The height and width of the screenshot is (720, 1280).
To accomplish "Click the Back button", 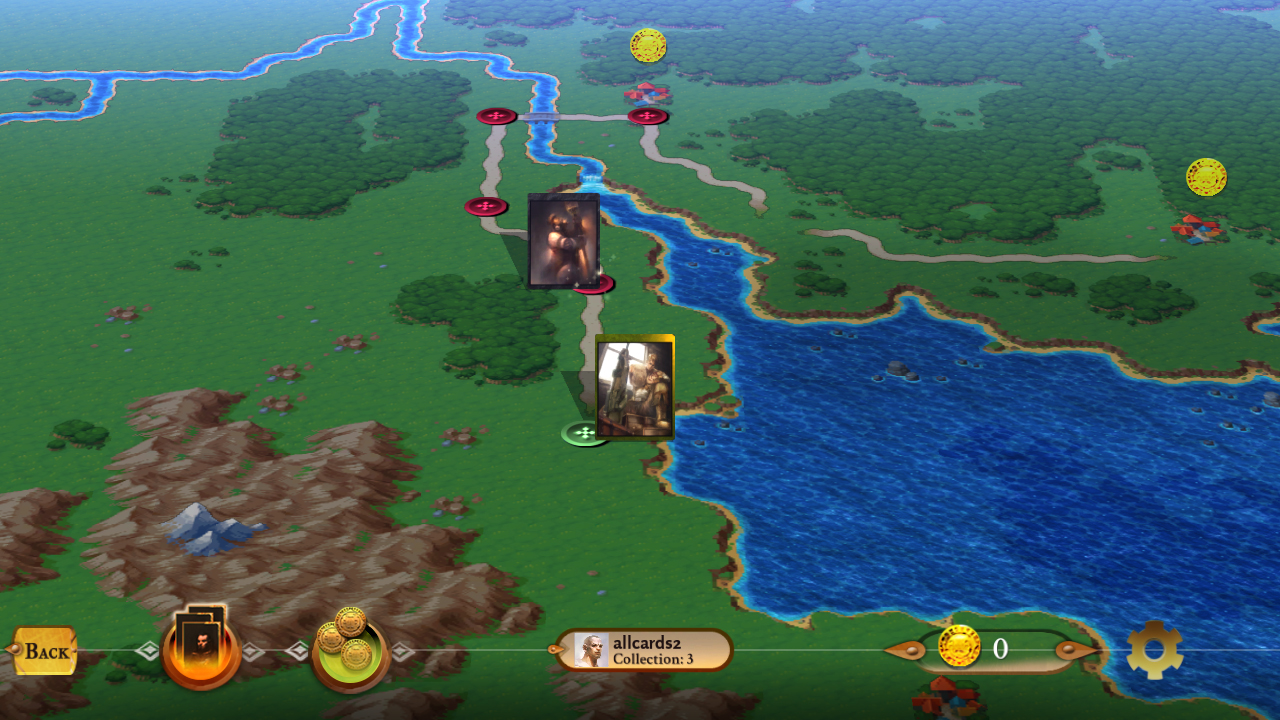I will 44,651.
